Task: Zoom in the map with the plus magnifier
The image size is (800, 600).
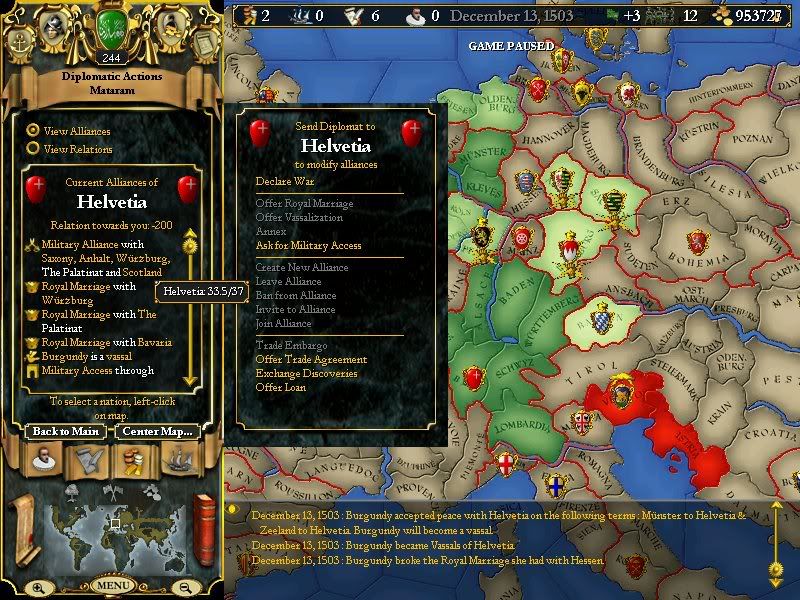Action: pyautogui.click(x=40, y=587)
